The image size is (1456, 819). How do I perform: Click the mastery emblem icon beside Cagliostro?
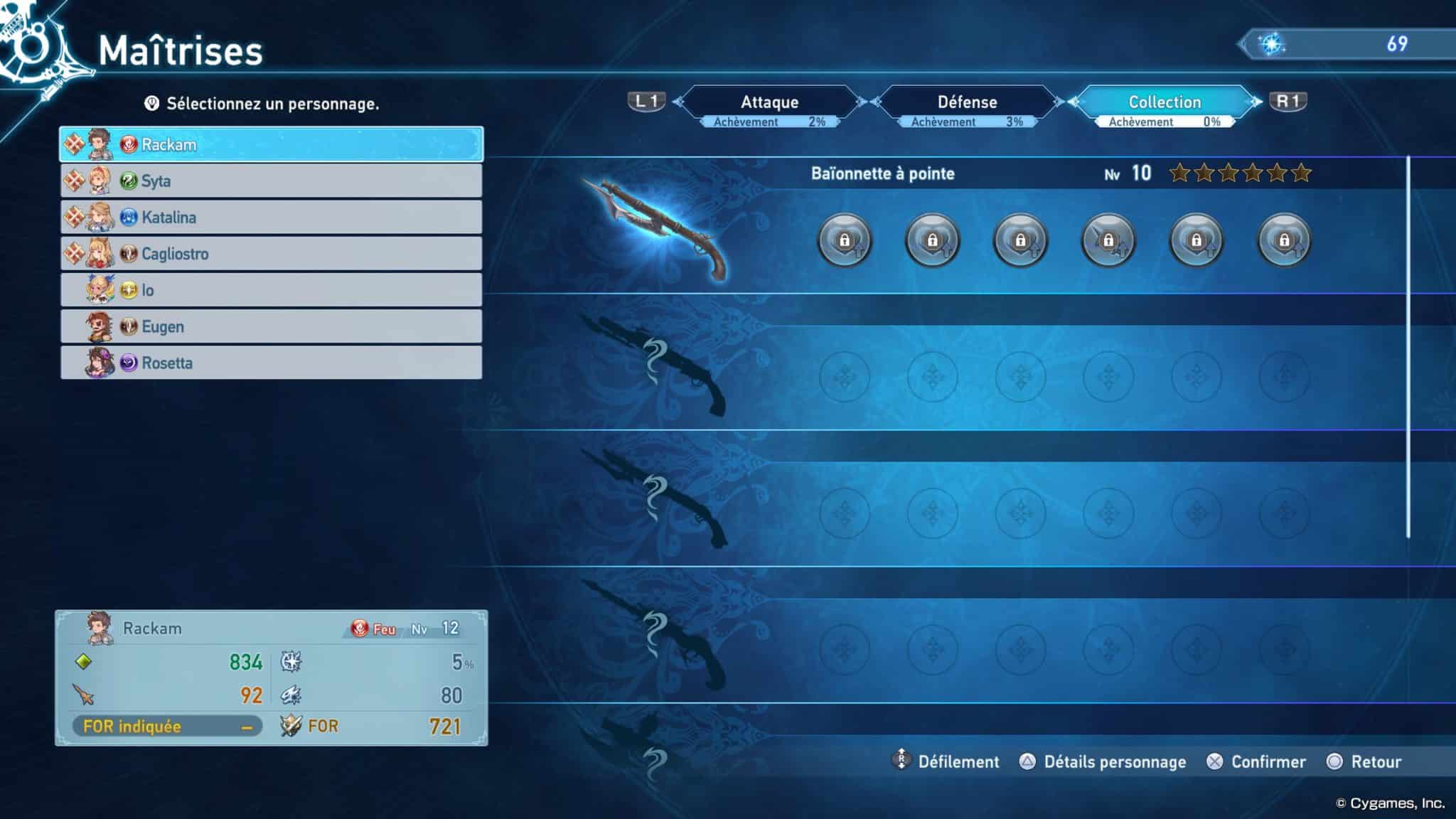[75, 254]
